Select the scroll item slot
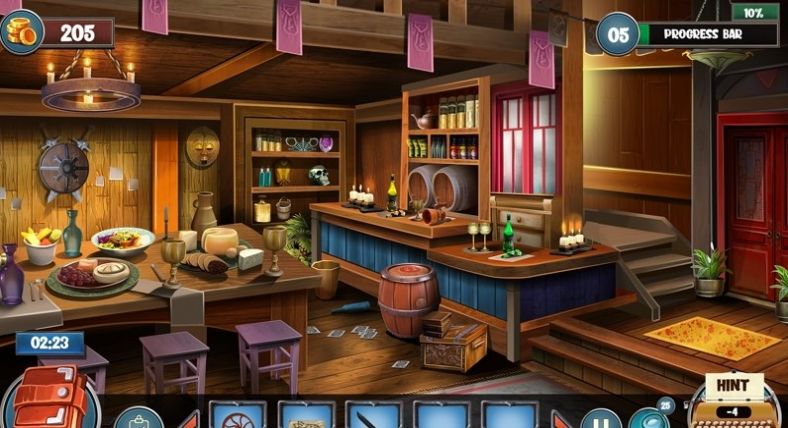The image size is (788, 428). coord(306,416)
